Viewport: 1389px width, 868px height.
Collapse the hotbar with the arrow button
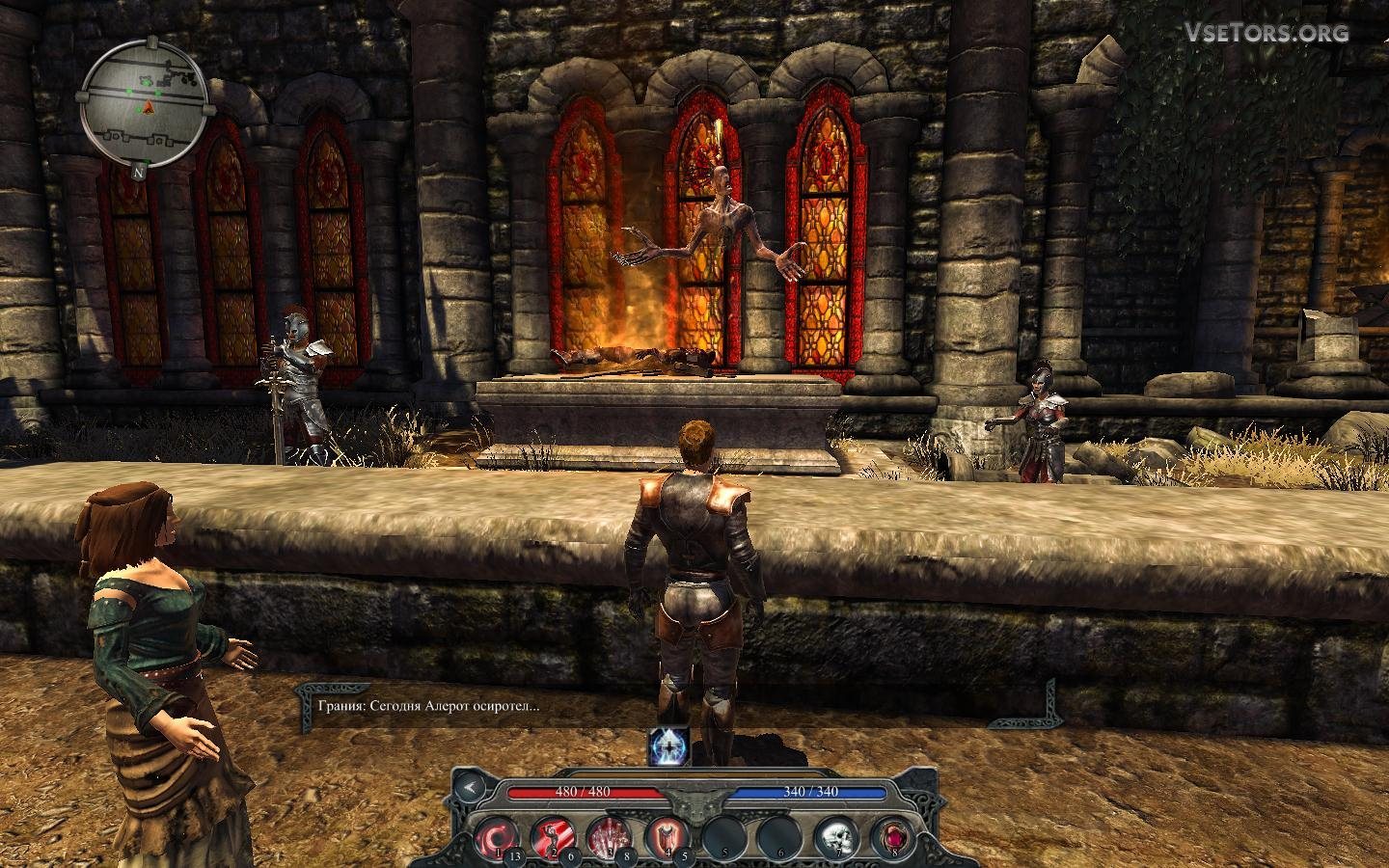(471, 787)
